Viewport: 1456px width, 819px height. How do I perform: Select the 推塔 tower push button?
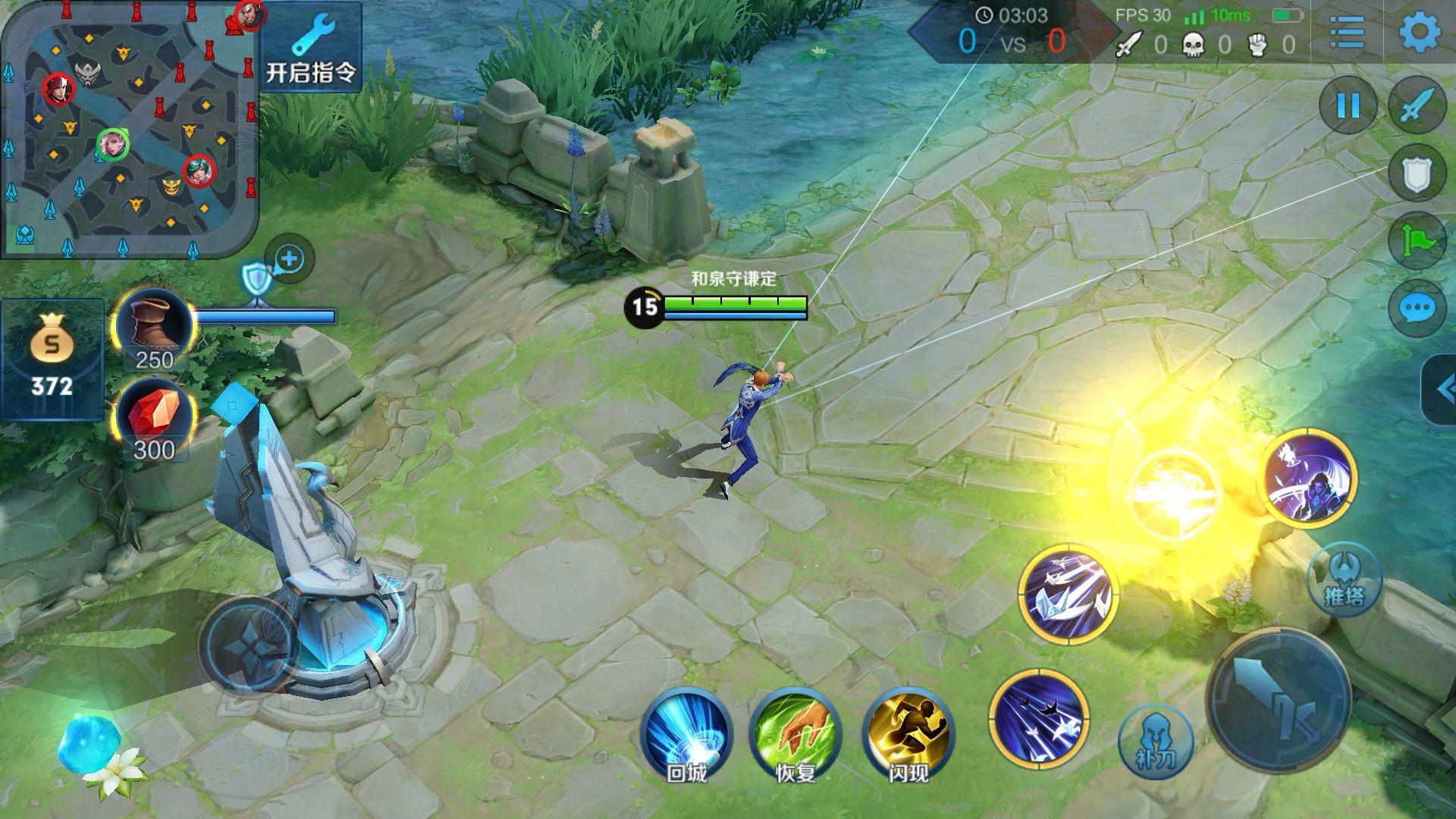[x=1344, y=580]
